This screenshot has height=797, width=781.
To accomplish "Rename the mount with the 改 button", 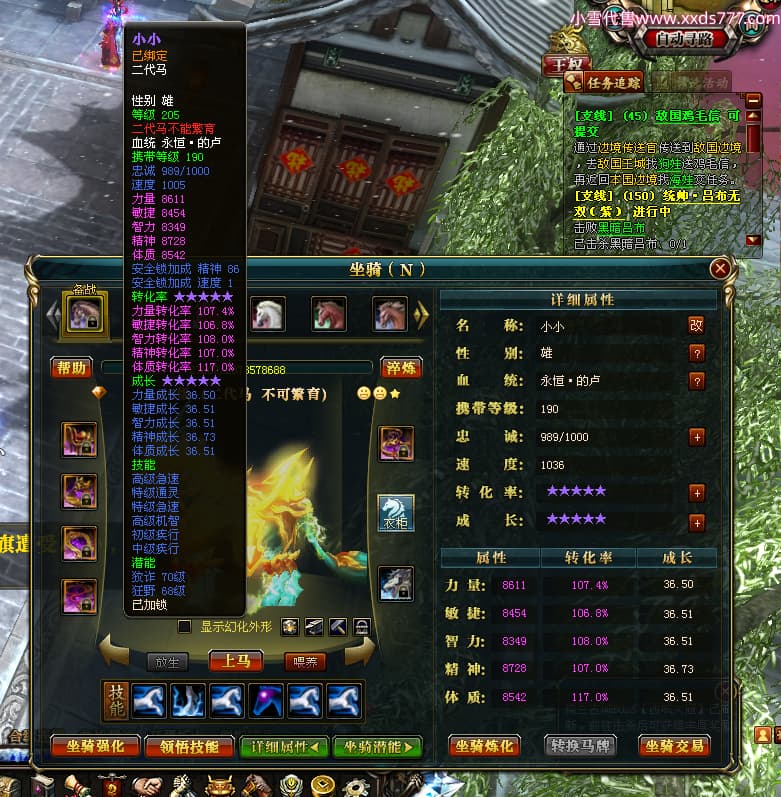I will [x=696, y=325].
